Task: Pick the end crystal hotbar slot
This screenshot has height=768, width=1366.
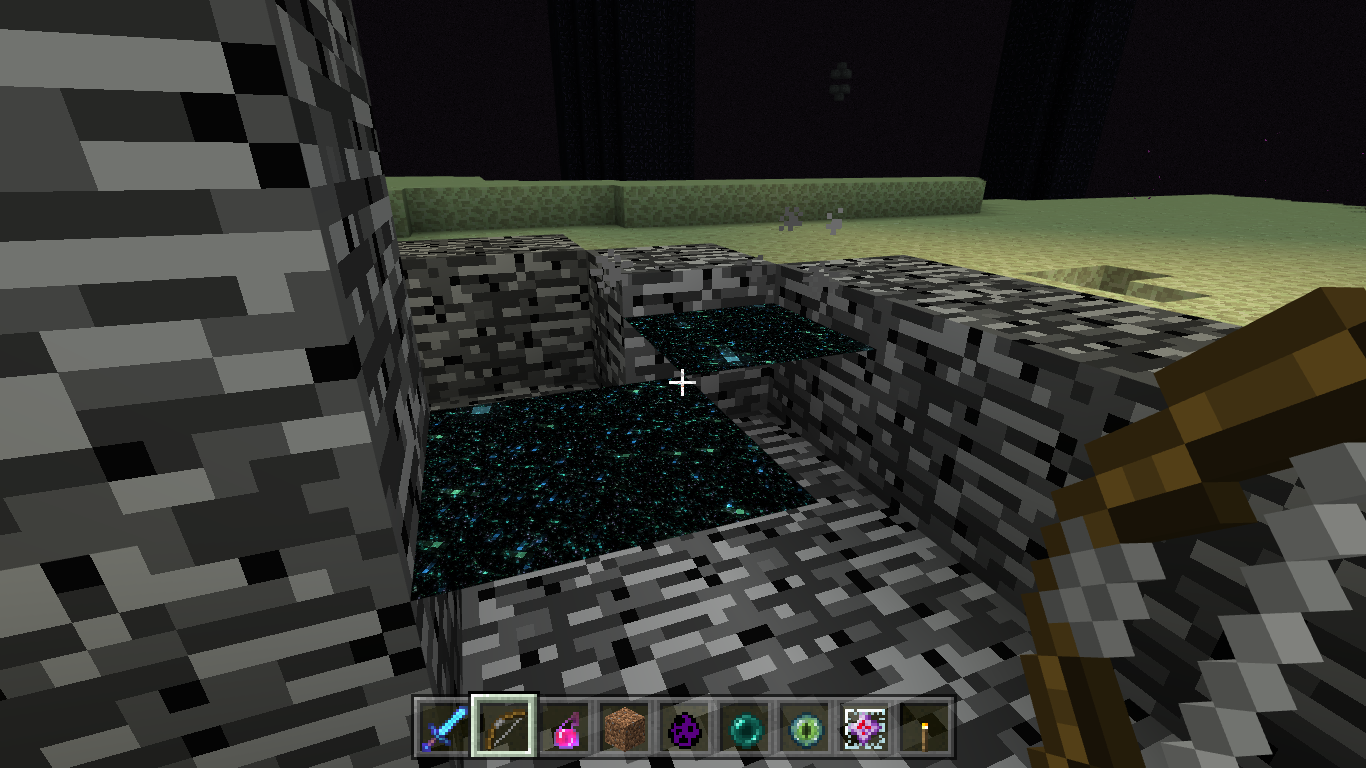Action: click(x=864, y=727)
